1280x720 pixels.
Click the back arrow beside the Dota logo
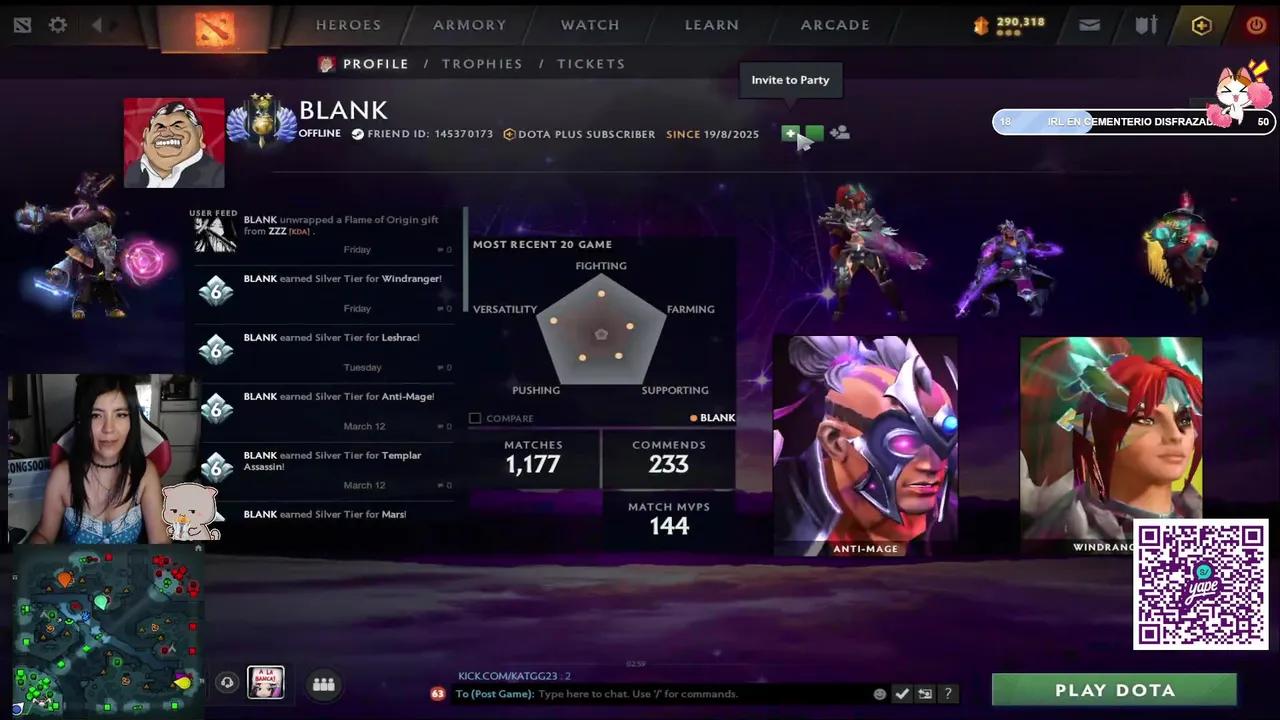tap(97, 25)
